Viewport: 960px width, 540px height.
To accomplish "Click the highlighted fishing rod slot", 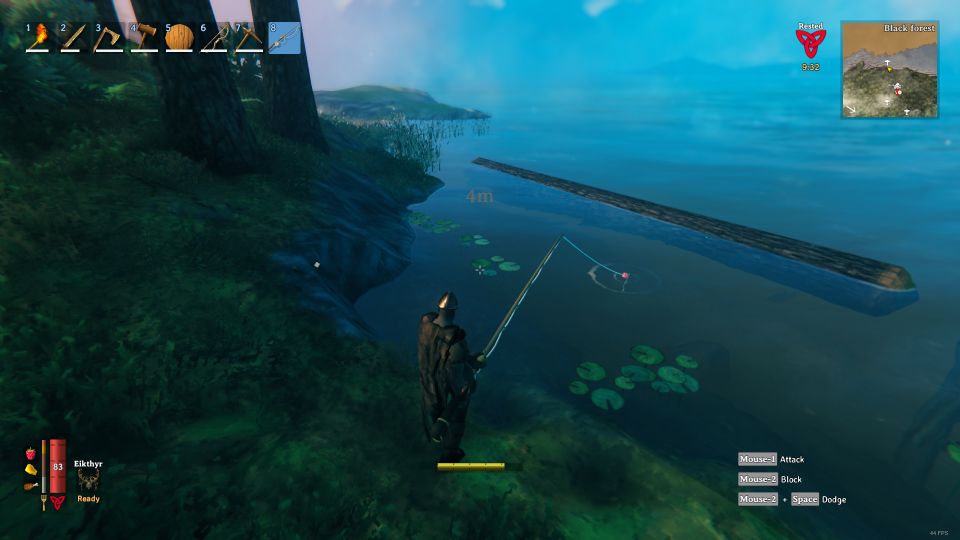I will click(285, 37).
